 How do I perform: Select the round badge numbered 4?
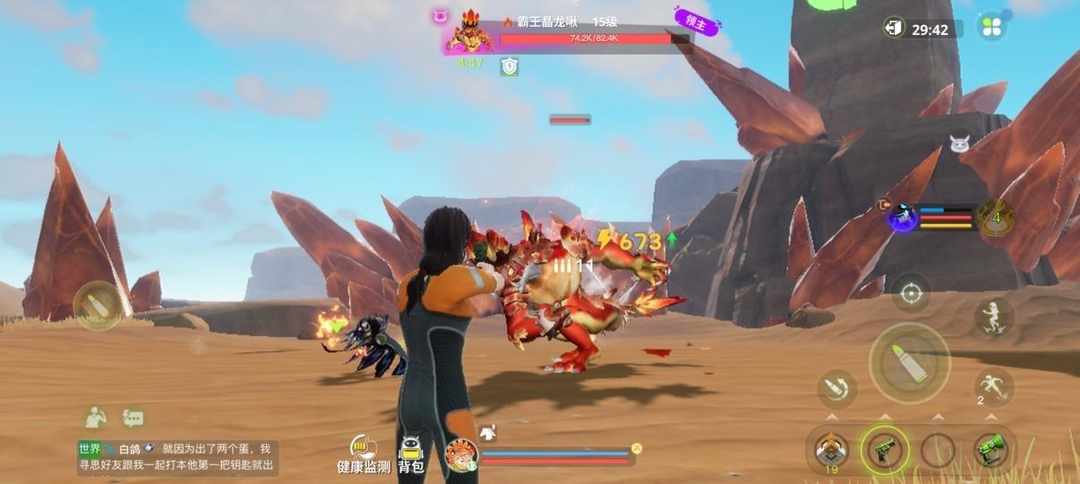[996, 217]
